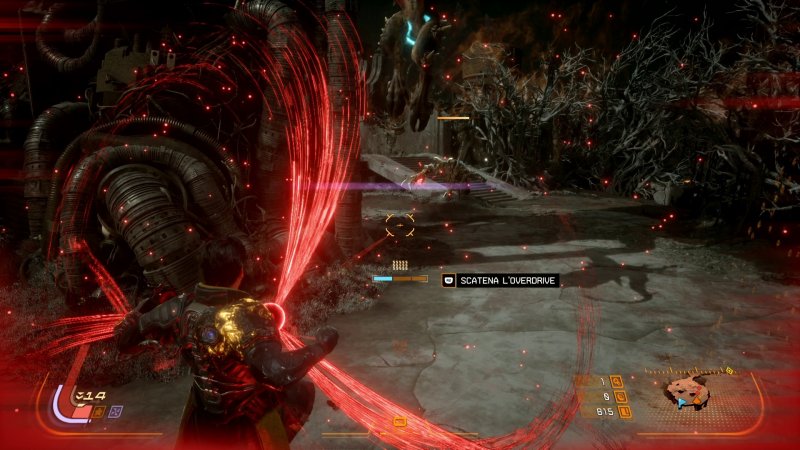
Task: Select the key counter icon
Action: (617, 380)
